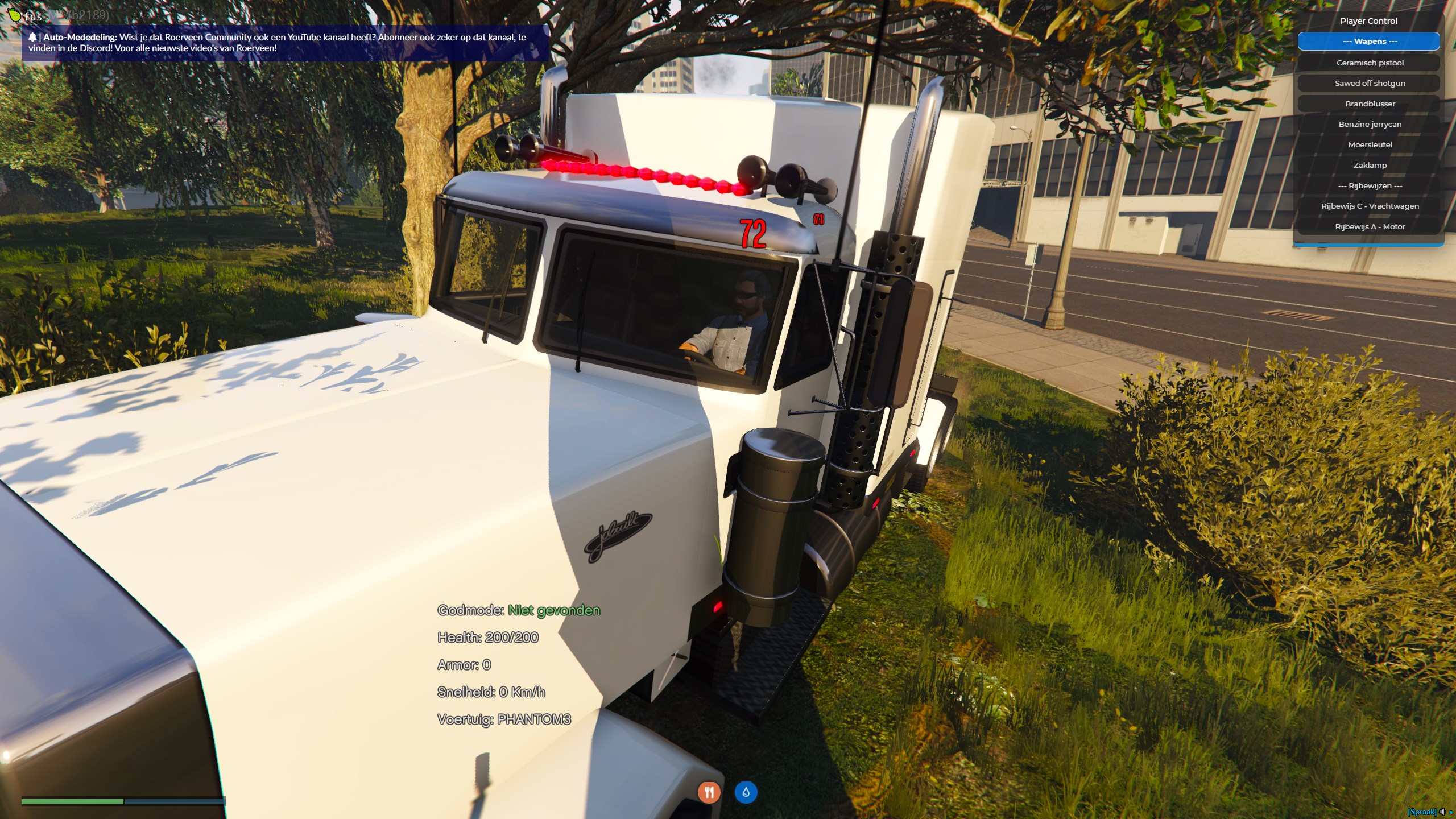Image resolution: width=1456 pixels, height=819 pixels.
Task: Select Moersleutel in Player Control
Action: click(1369, 144)
